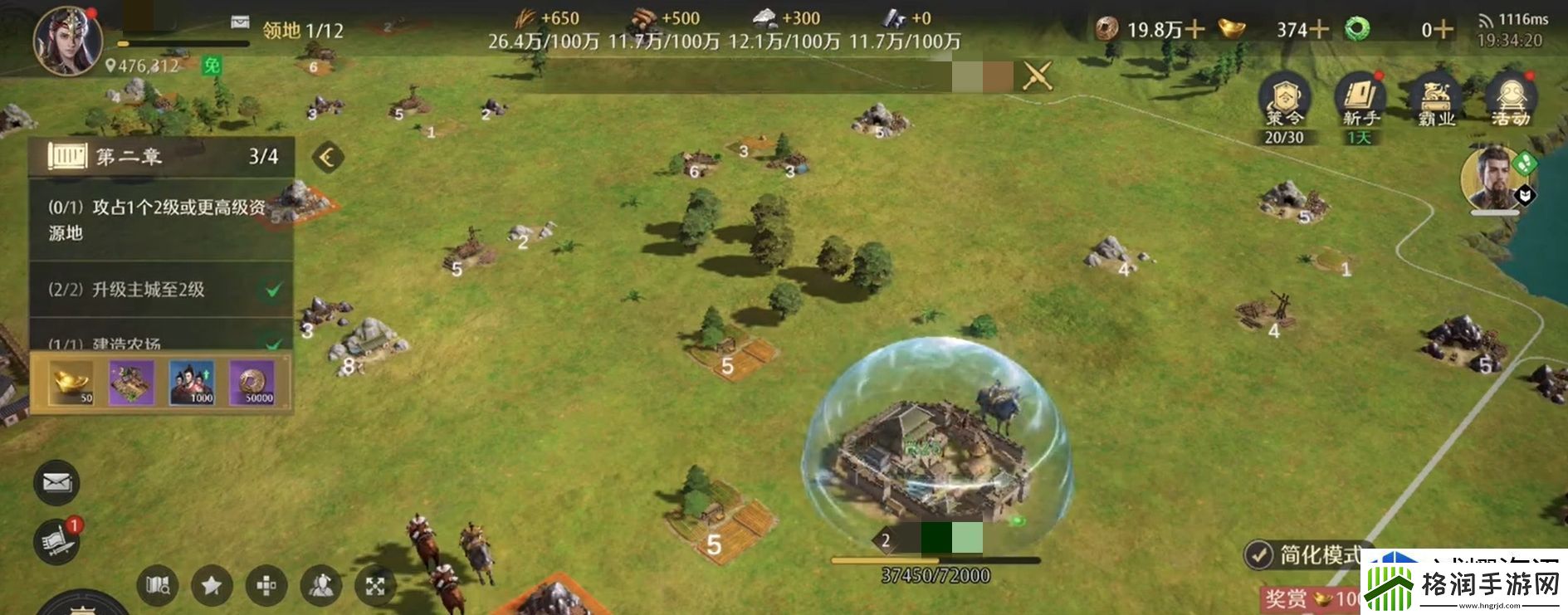Open the 第二章 chapter header
1568x615 pixels.
coord(161,156)
